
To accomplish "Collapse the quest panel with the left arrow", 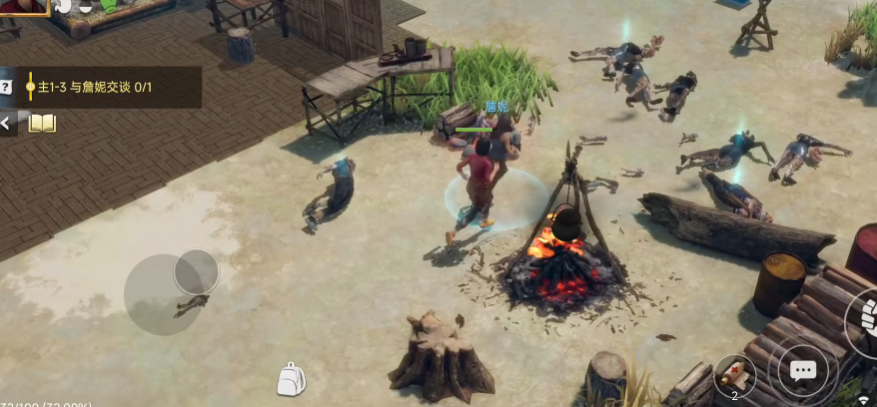I will 8,124.
